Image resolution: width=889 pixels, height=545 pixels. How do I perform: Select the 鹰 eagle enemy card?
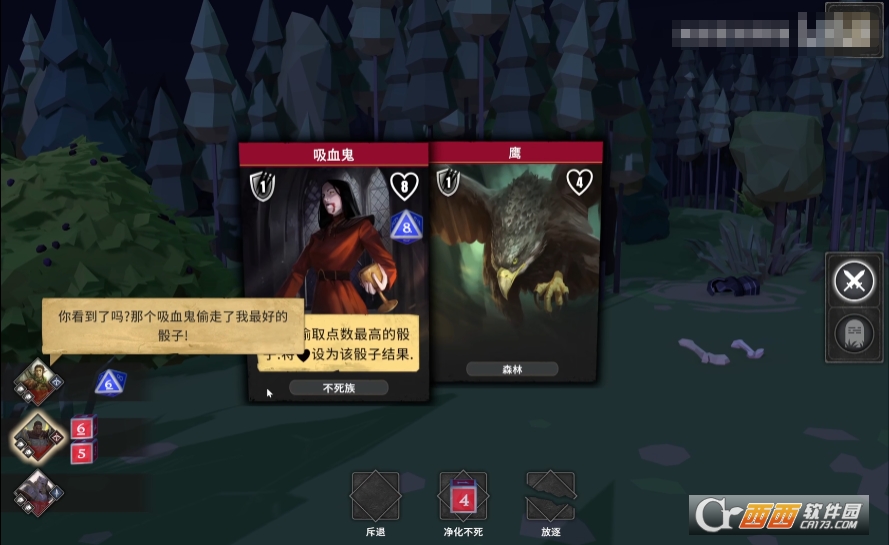point(516,265)
